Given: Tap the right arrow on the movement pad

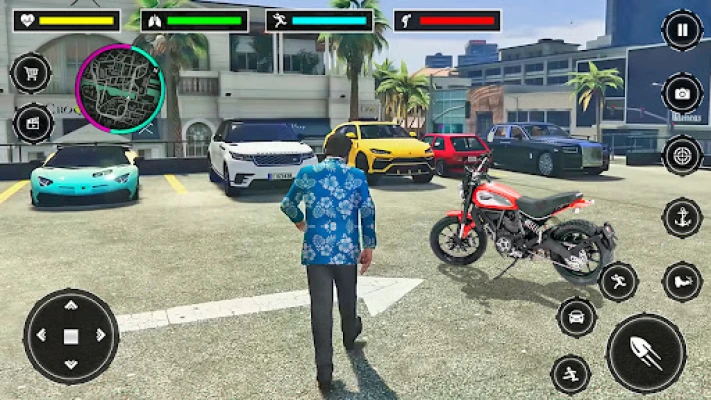Looking at the screenshot, I should 102,337.
